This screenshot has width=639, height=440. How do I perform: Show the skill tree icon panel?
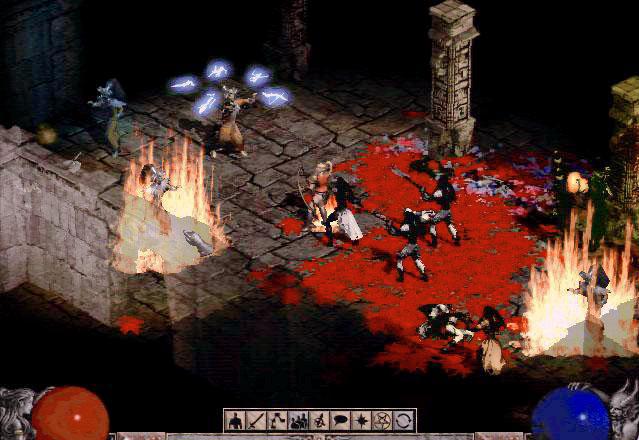[276, 420]
